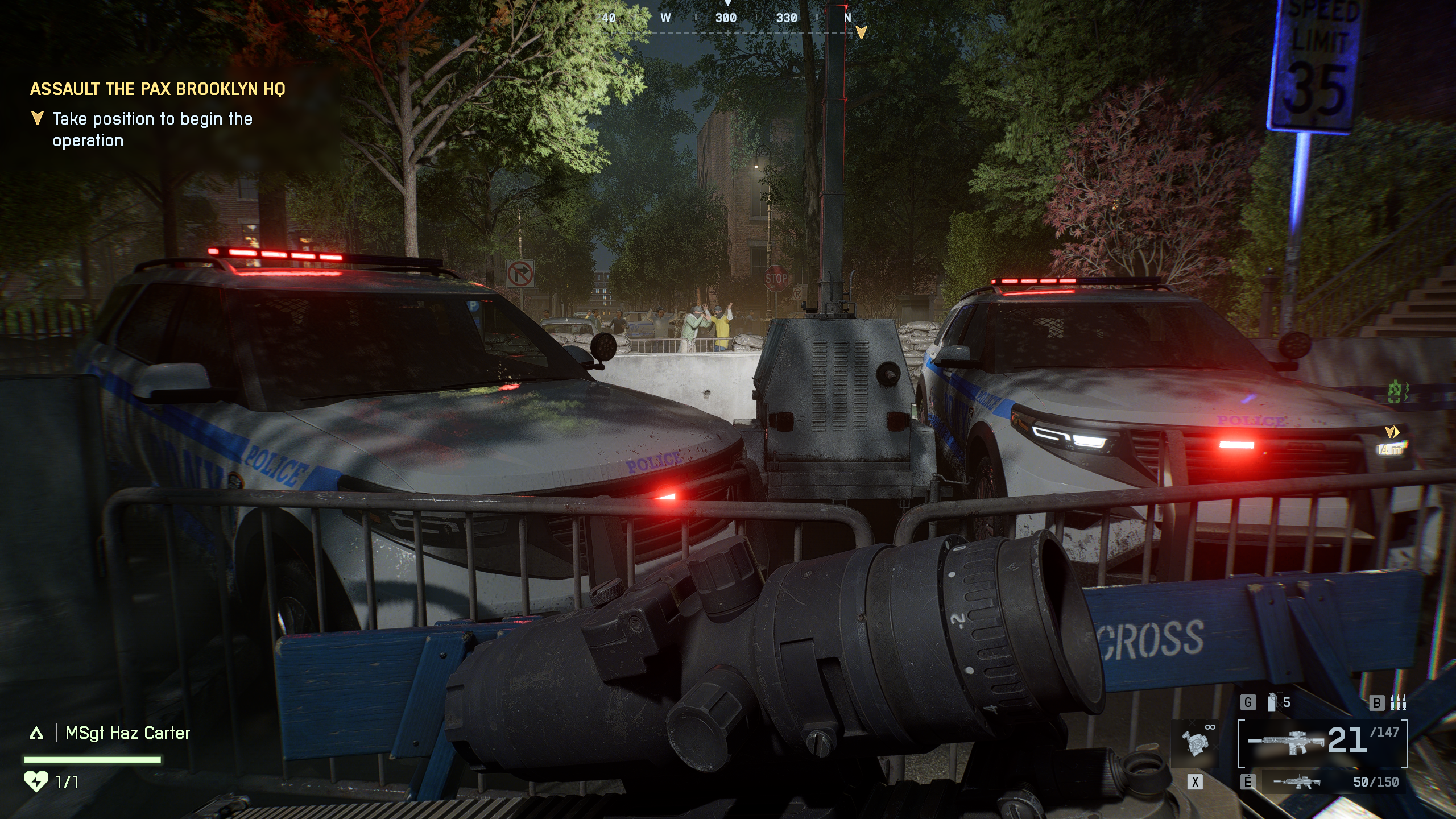Viewport: 1456px width, 819px height.
Task: Select the grenade icon with count 5
Action: (1273, 702)
